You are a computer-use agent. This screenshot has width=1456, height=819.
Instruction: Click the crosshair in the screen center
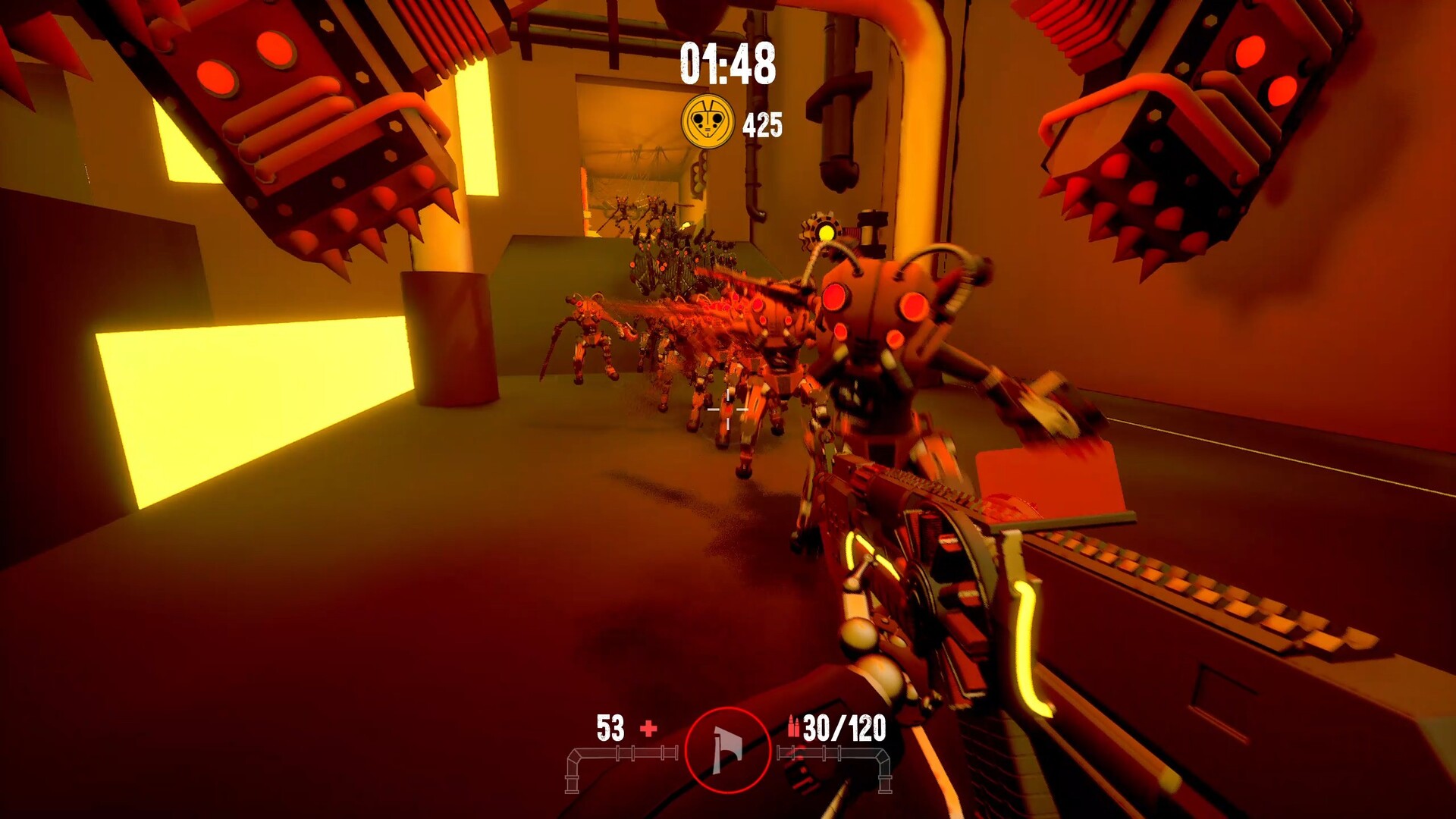(728, 409)
